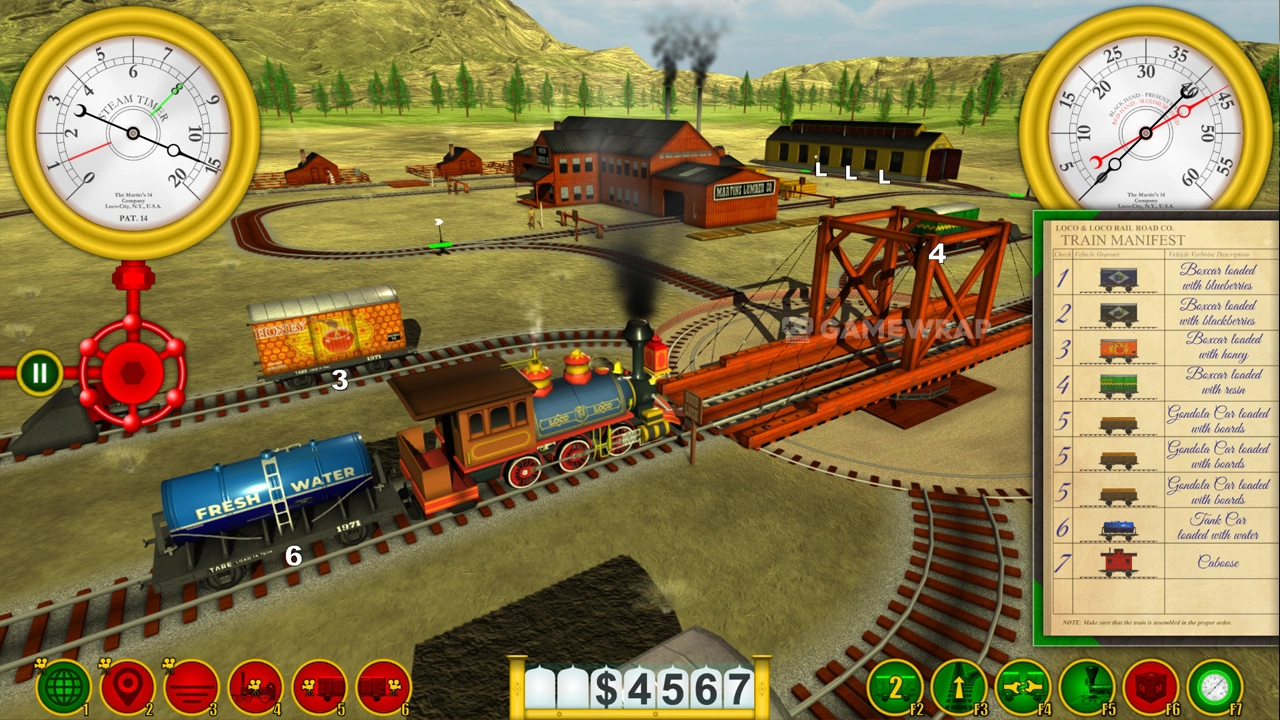The width and height of the screenshot is (1280, 720).
Task: Click the wagon number 2 button
Action: pos(895,686)
